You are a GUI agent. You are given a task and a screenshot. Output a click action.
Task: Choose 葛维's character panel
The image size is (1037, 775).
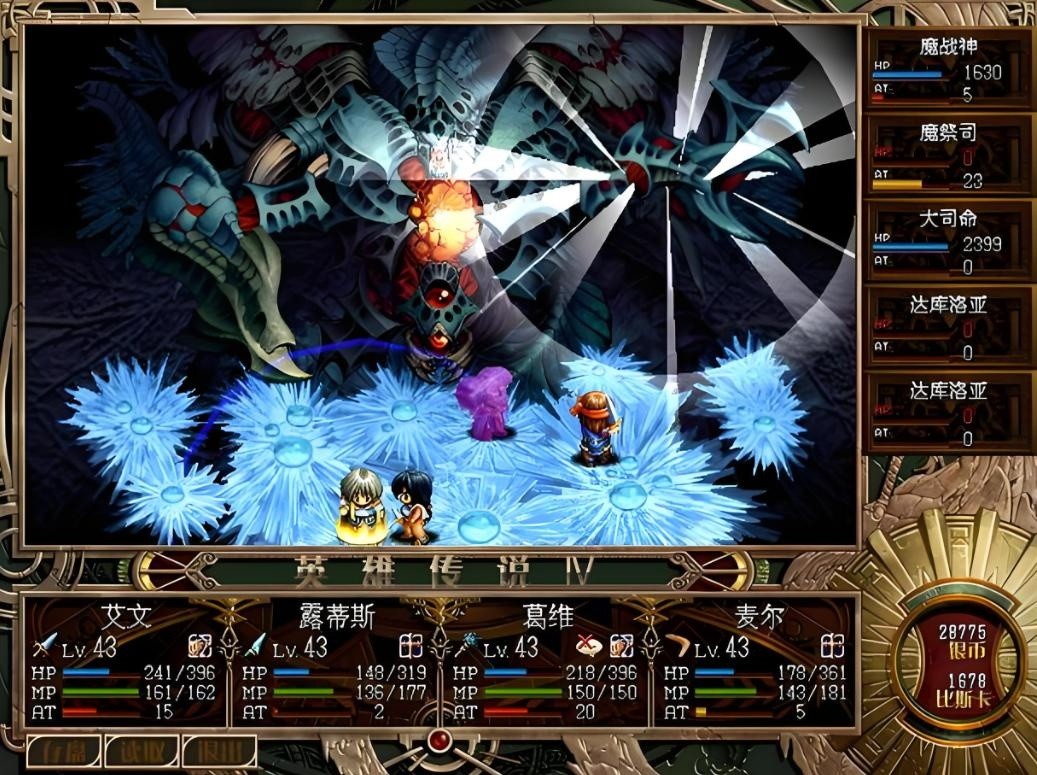[x=547, y=661]
